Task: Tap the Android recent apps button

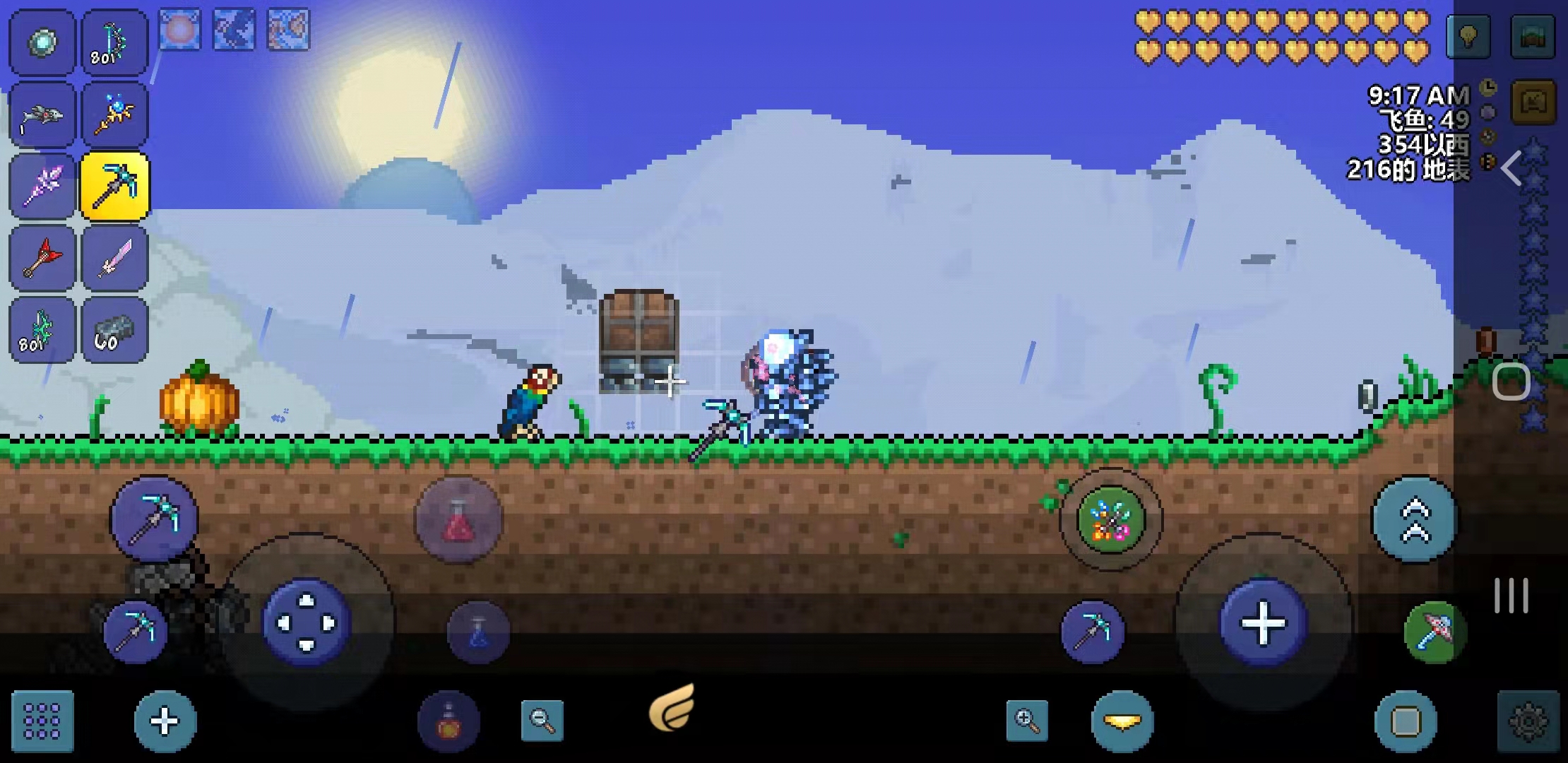Action: (1511, 596)
